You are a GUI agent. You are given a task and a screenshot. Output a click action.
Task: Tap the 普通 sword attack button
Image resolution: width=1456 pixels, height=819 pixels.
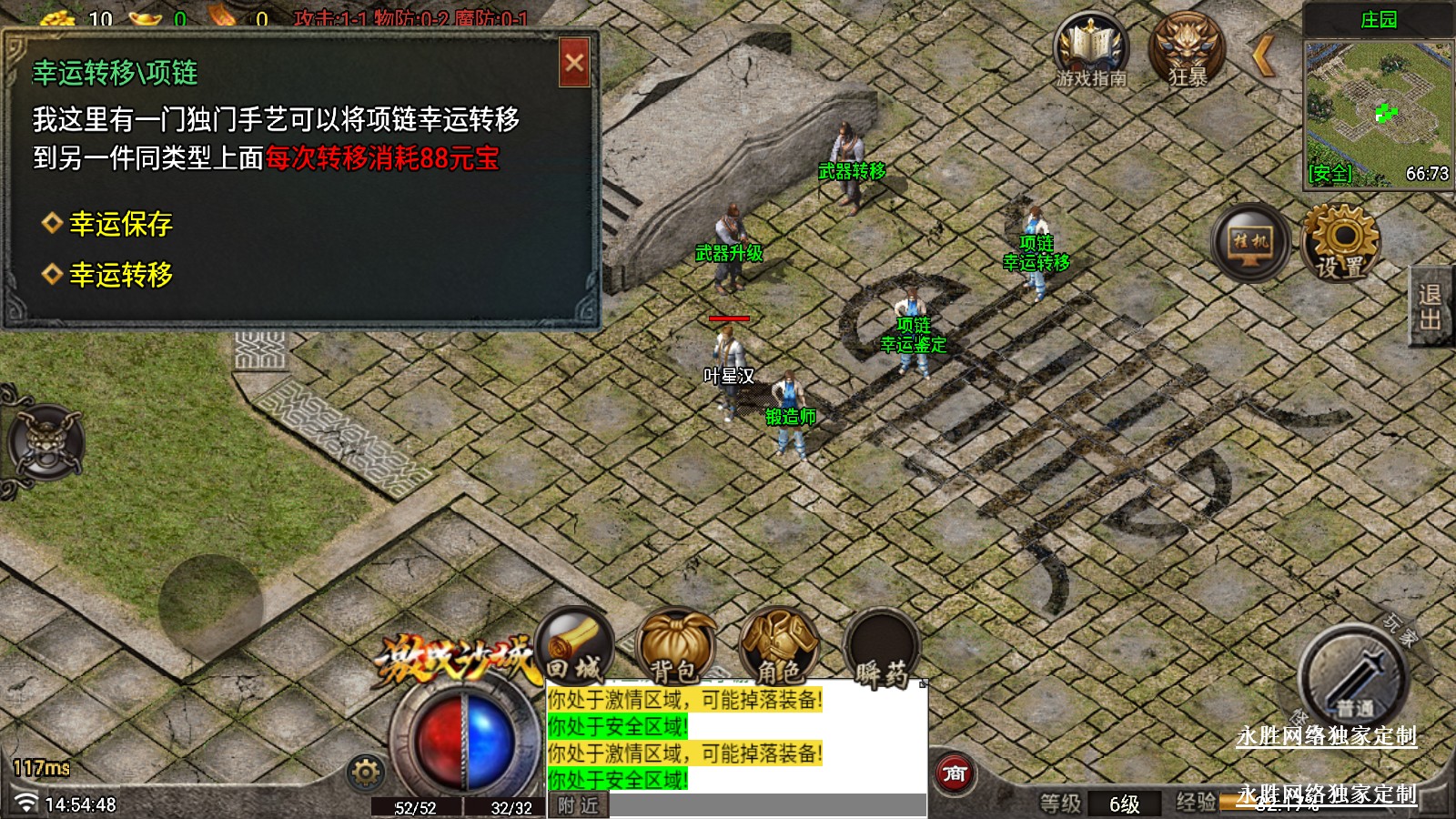[x=1353, y=678]
